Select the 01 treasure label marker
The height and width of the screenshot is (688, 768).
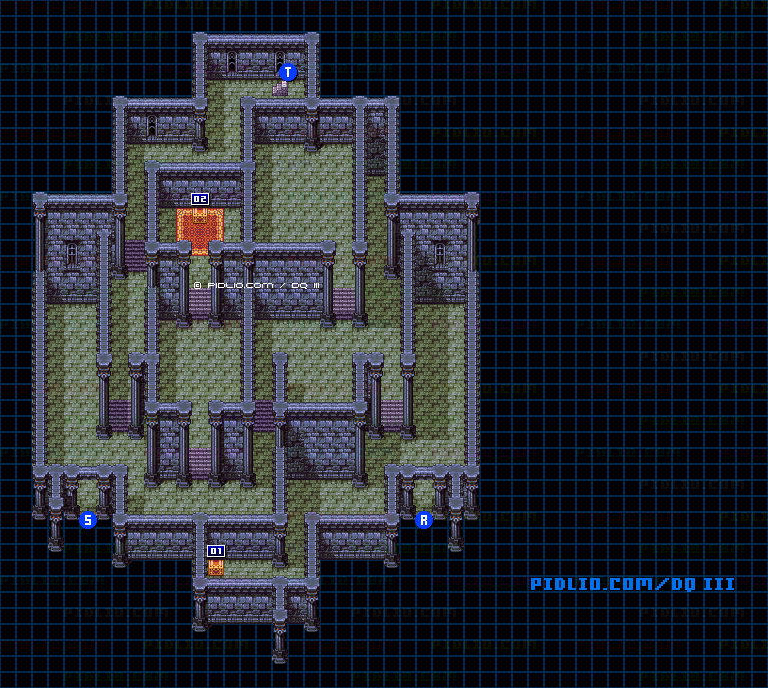coord(216,551)
